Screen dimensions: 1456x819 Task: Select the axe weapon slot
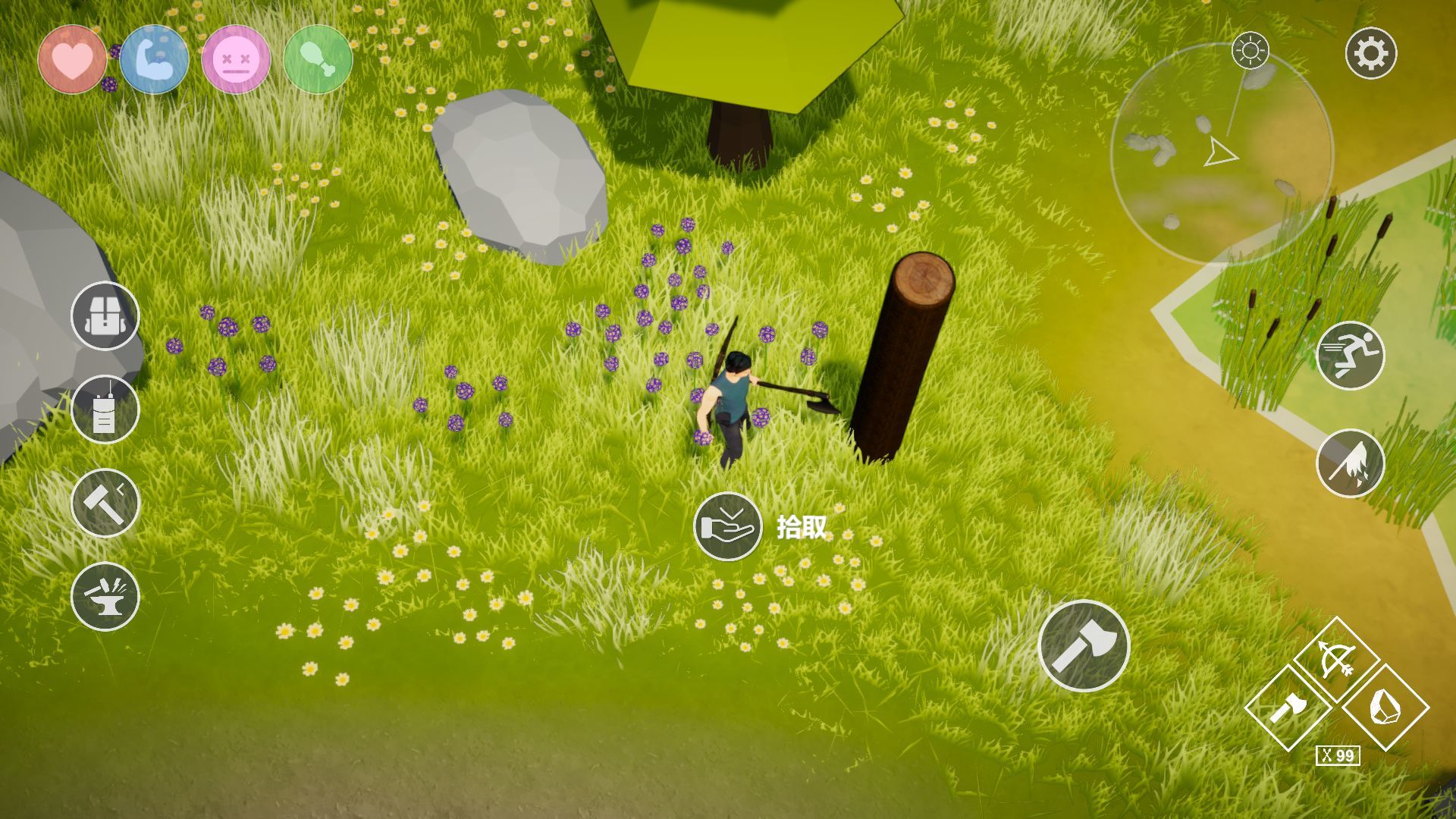tap(1288, 708)
